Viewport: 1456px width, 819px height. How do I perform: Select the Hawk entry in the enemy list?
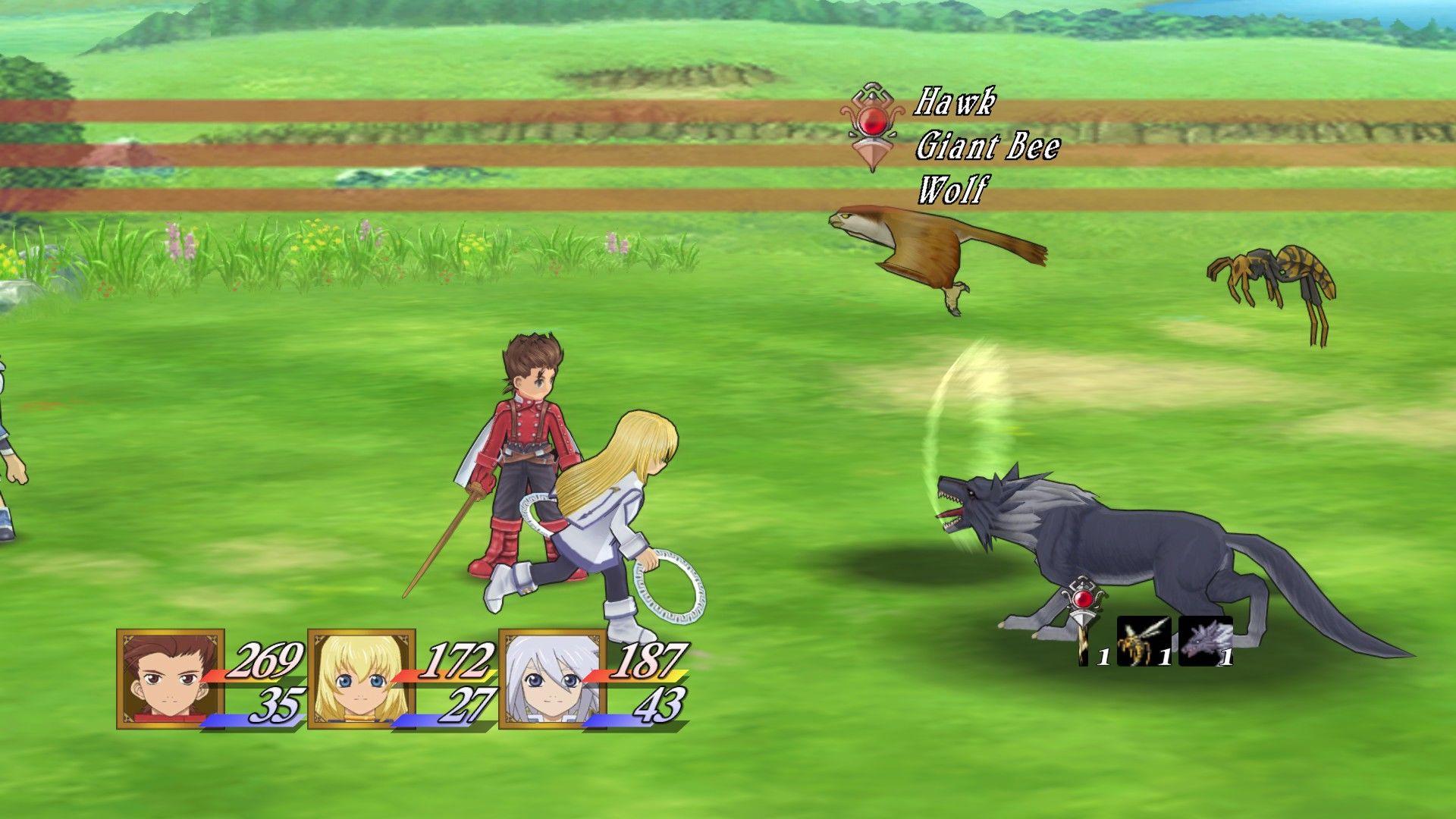pos(955,102)
